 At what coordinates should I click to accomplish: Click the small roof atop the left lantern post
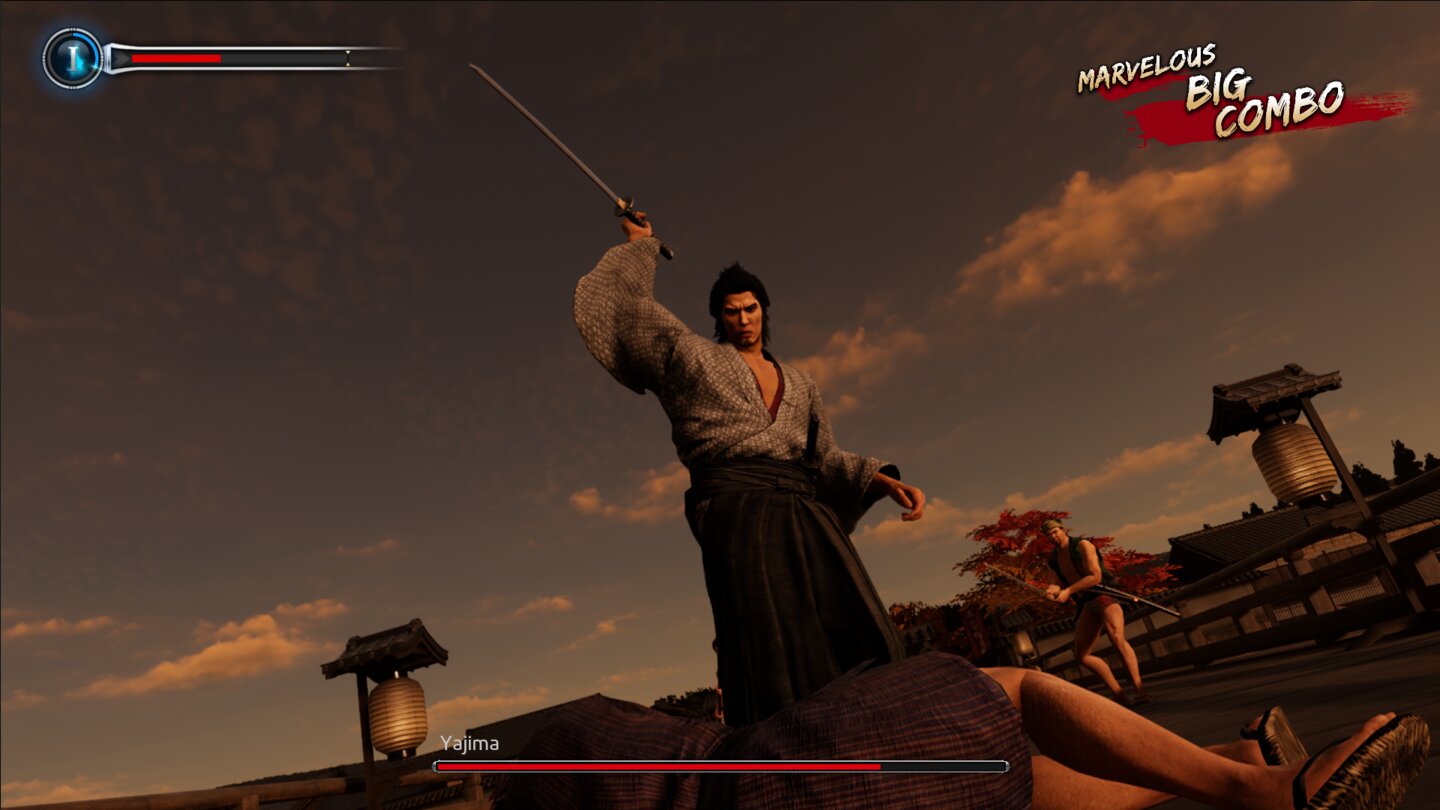390,645
